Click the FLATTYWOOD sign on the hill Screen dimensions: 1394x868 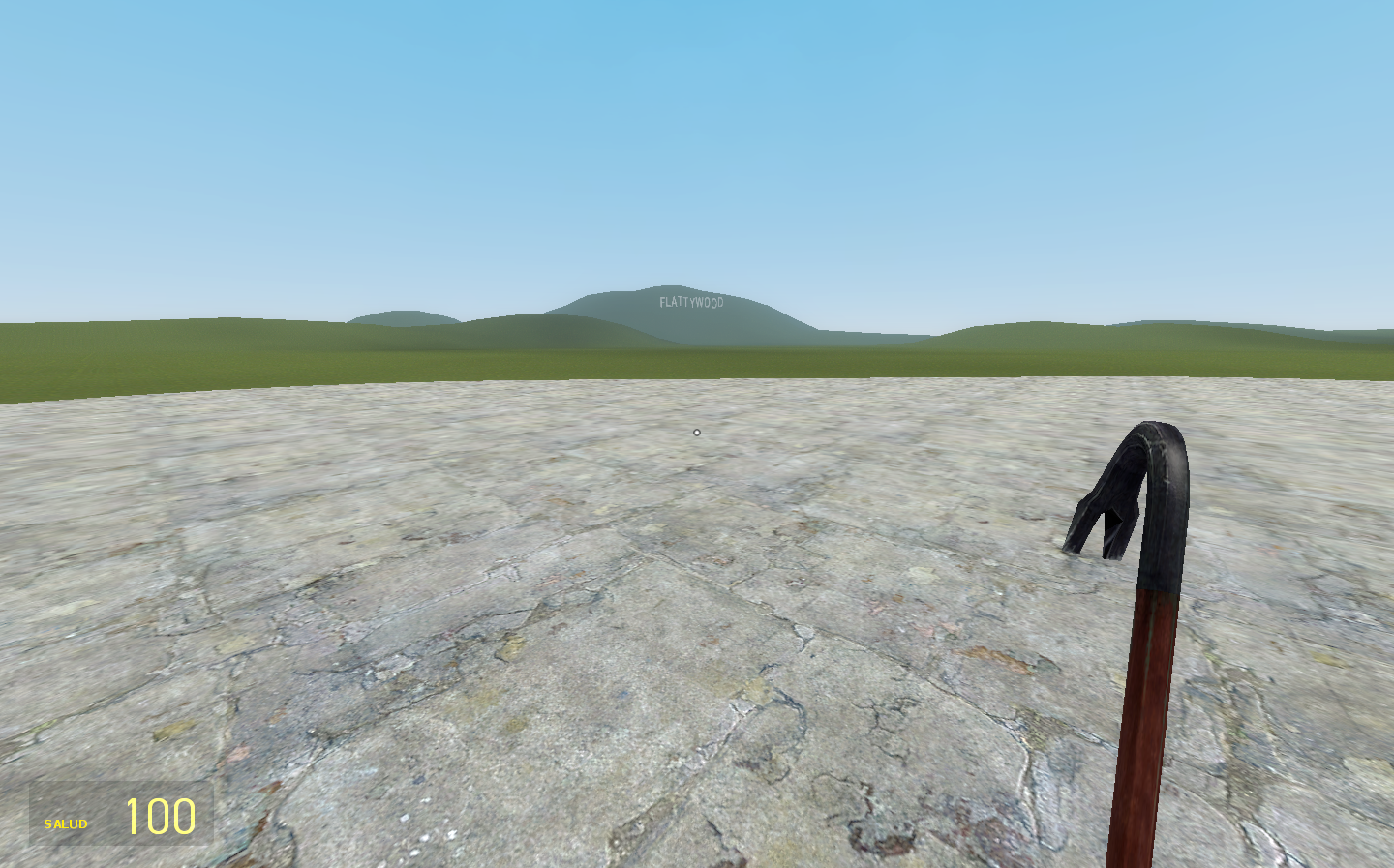(x=691, y=302)
